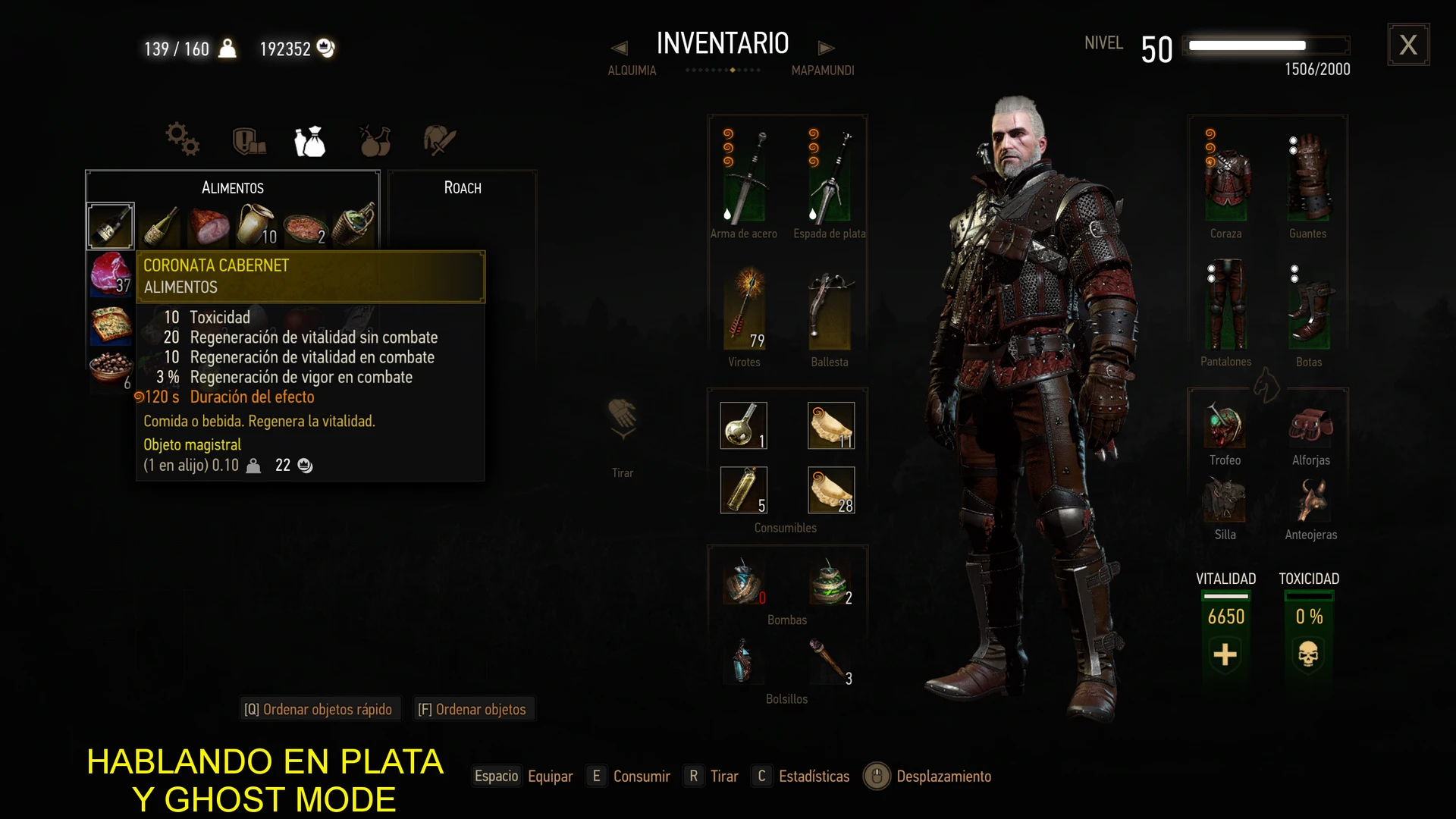
Task: Select the steel sword equipment slot
Action: click(745, 177)
